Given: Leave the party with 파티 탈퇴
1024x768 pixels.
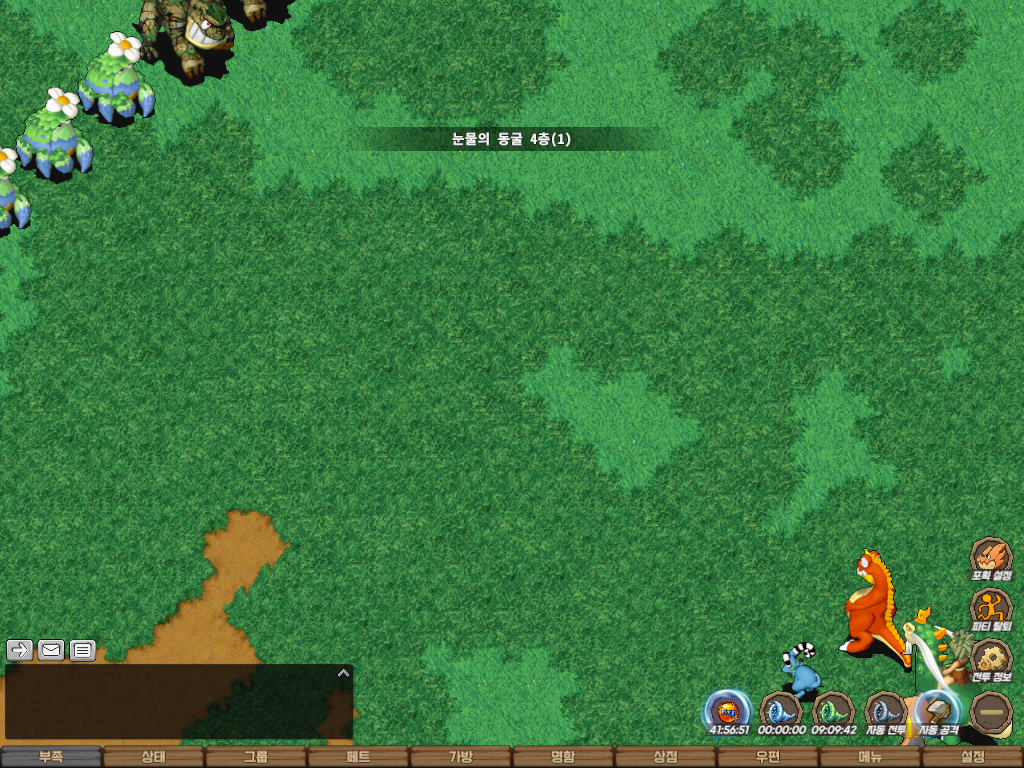Looking at the screenshot, I should click(991, 609).
